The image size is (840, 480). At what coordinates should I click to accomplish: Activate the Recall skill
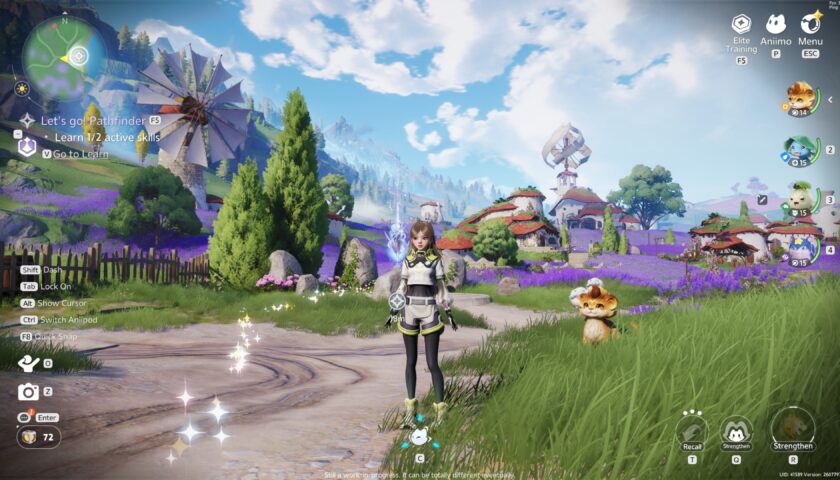click(x=692, y=428)
